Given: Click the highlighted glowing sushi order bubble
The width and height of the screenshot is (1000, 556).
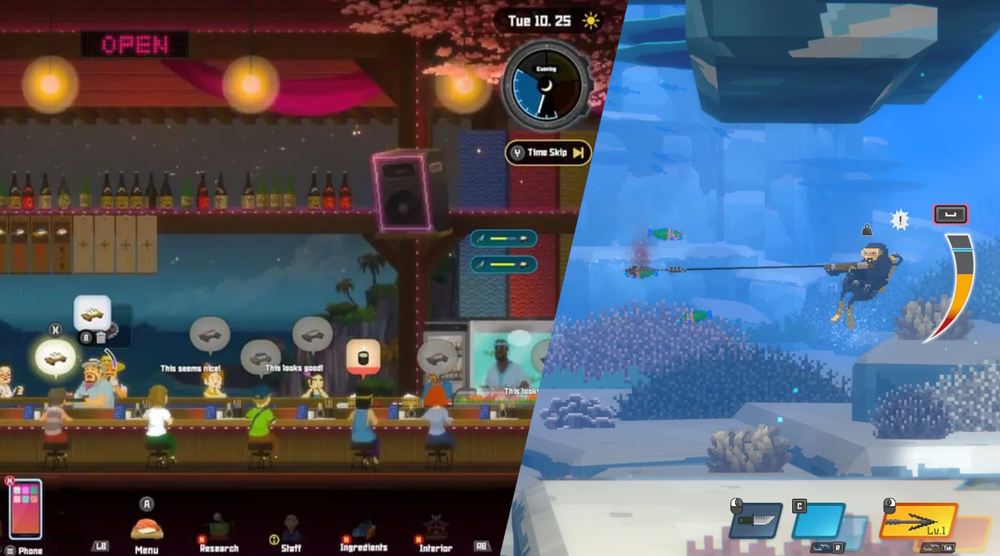Looking at the screenshot, I should 56,356.
